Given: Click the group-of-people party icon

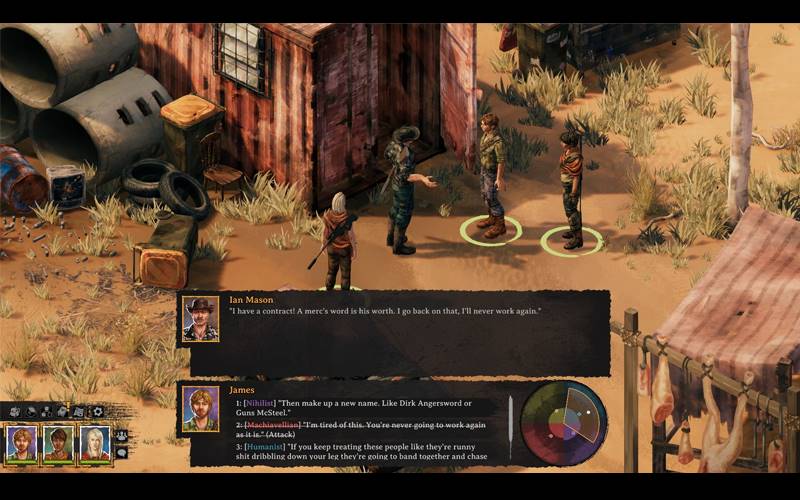Looking at the screenshot, I should pyautogui.click(x=122, y=436).
